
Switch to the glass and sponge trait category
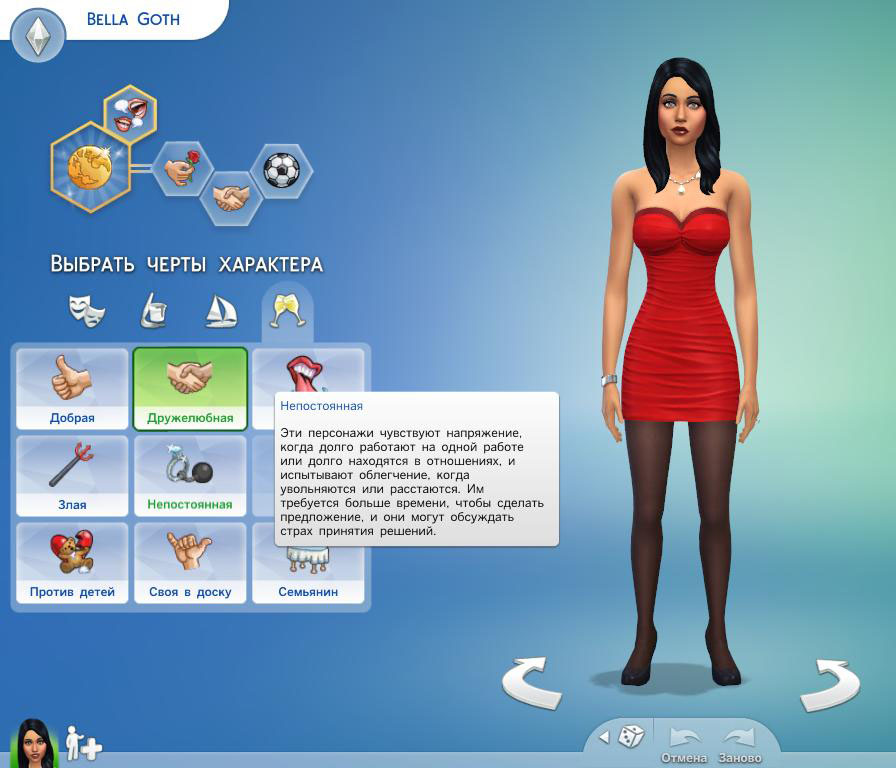coord(153,311)
